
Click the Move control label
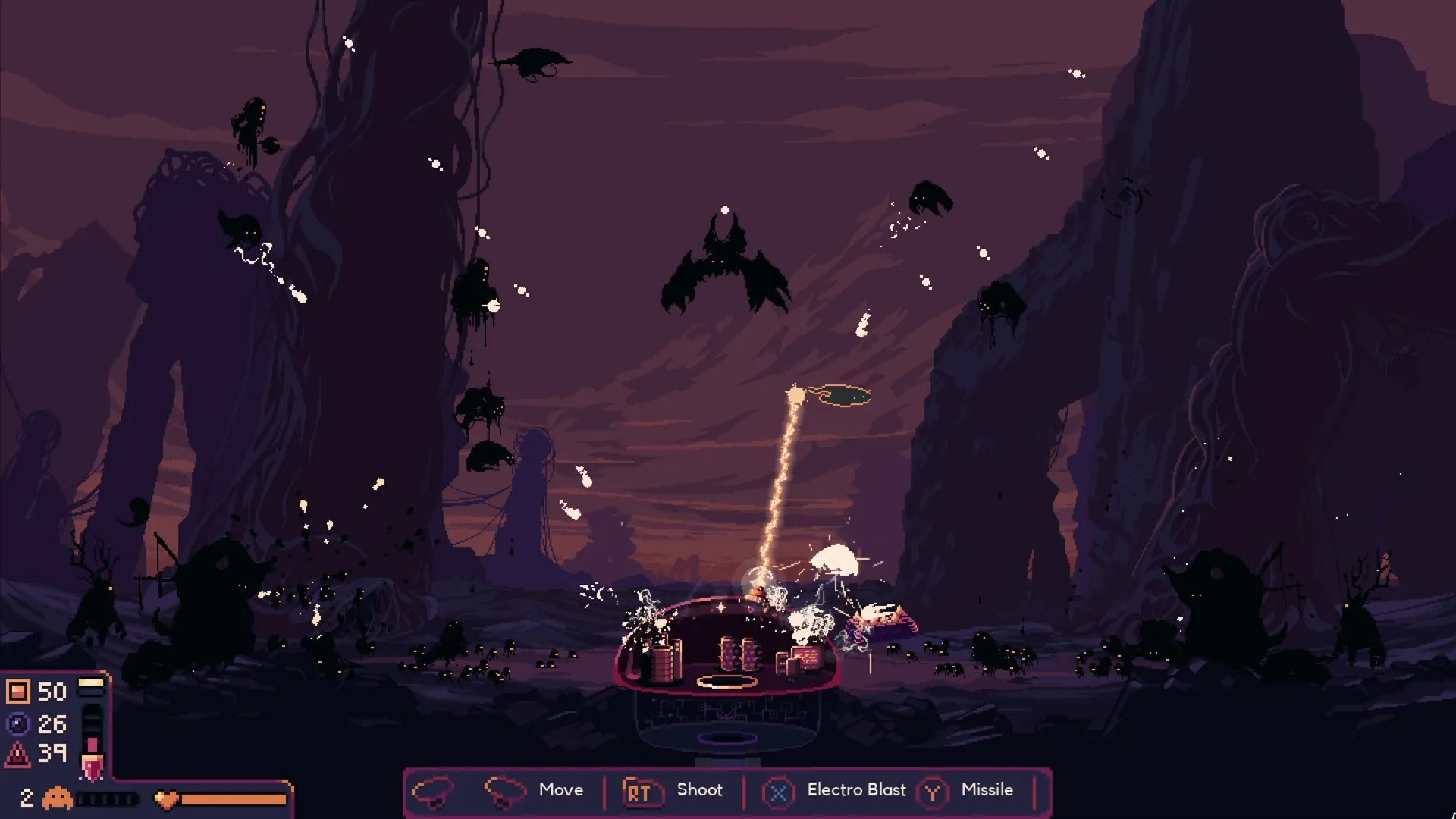click(560, 790)
